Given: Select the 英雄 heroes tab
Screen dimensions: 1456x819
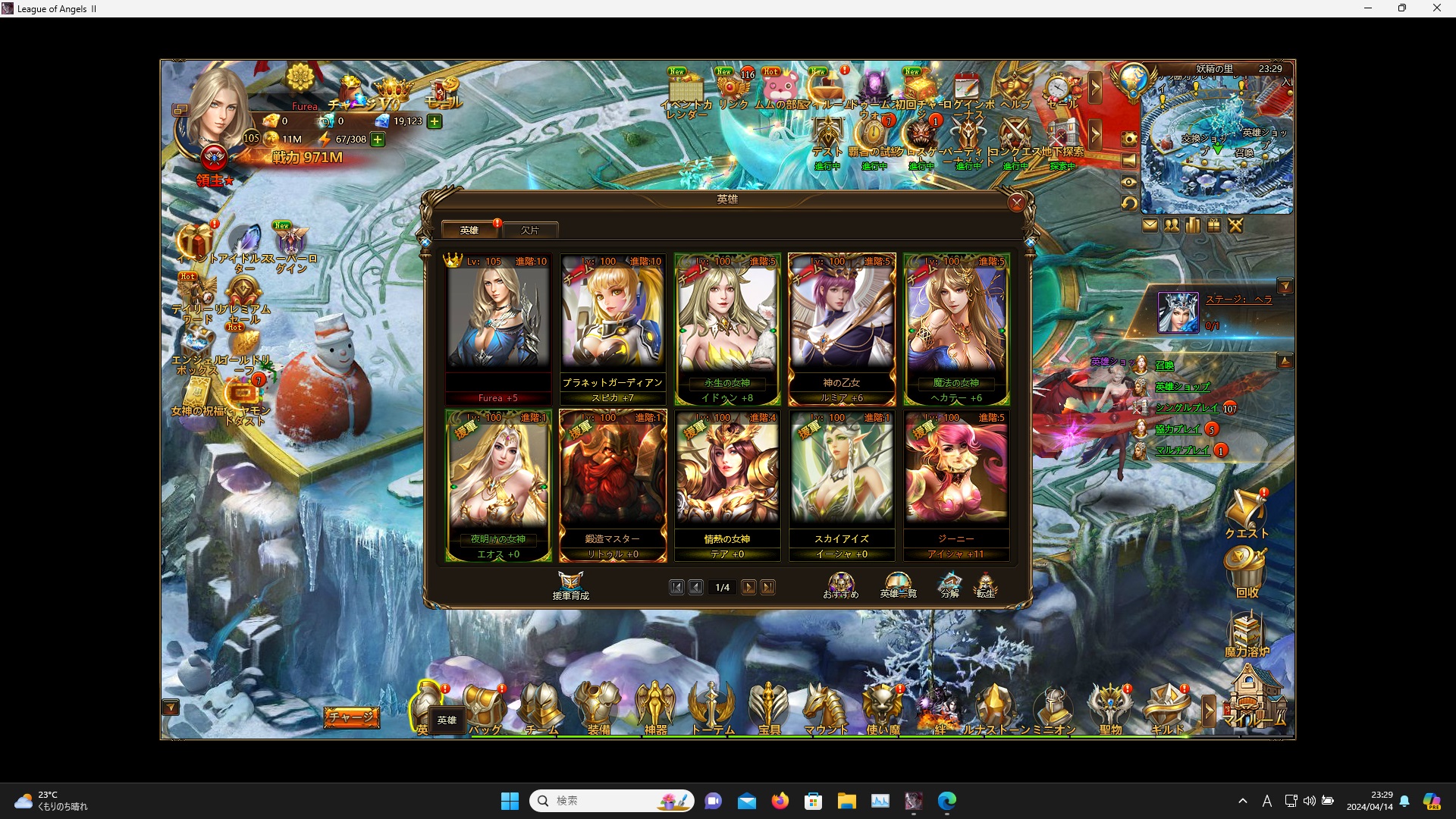Looking at the screenshot, I should coord(469,228).
